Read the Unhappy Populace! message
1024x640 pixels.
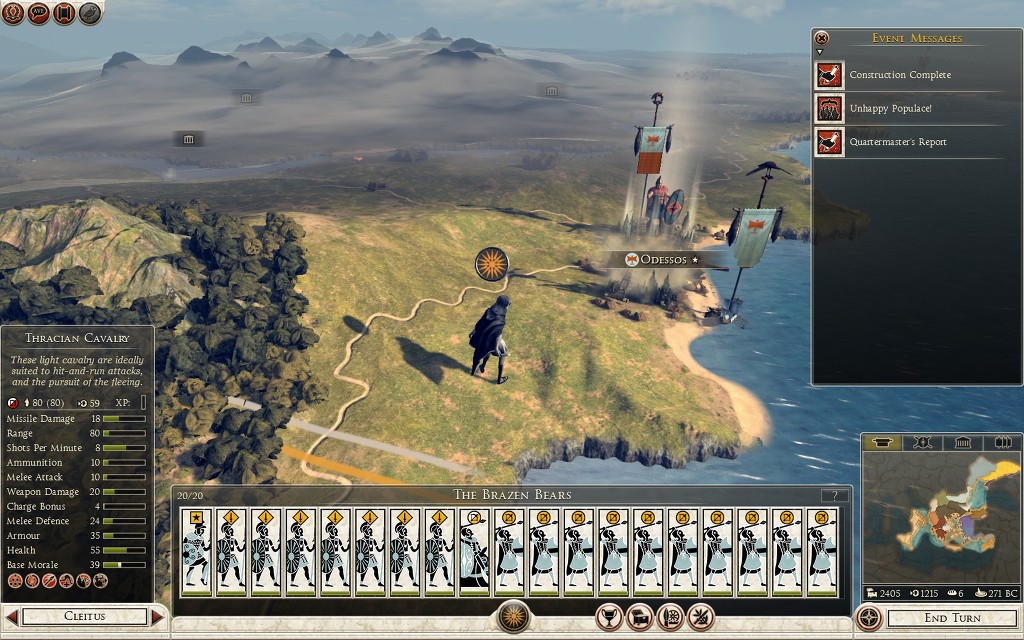pos(890,108)
